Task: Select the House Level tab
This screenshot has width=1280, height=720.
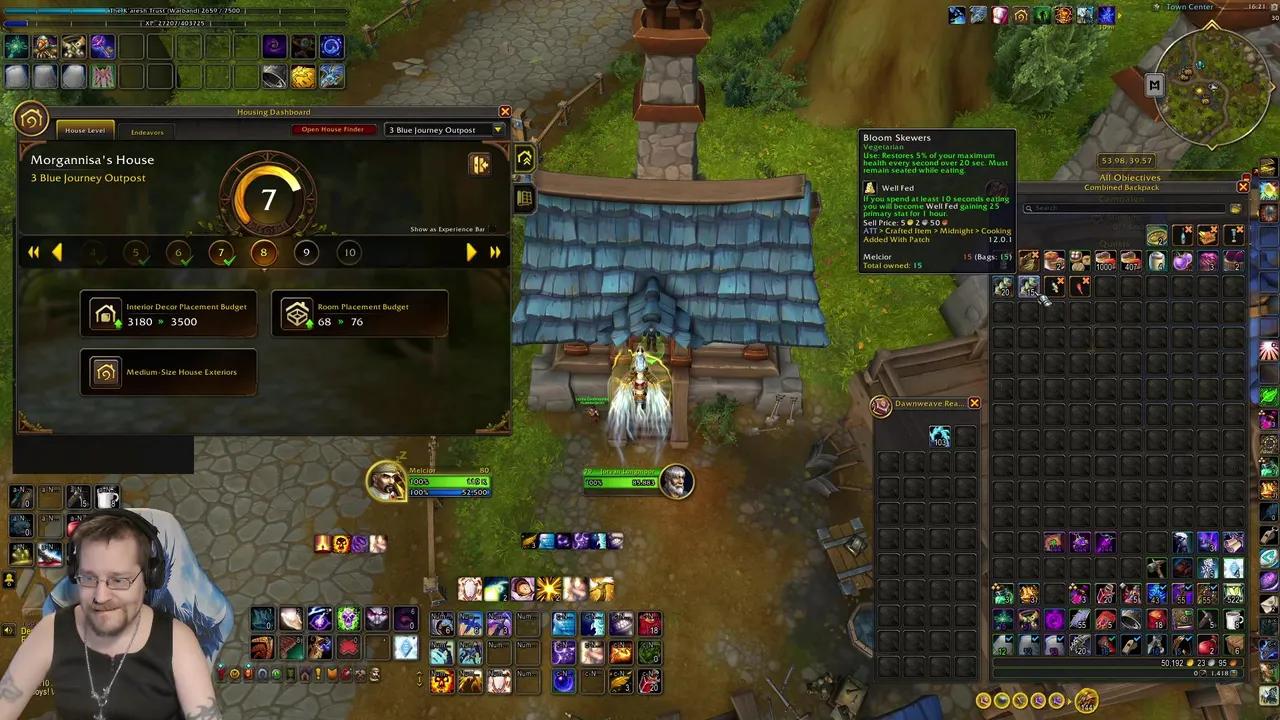Action: tap(84, 131)
